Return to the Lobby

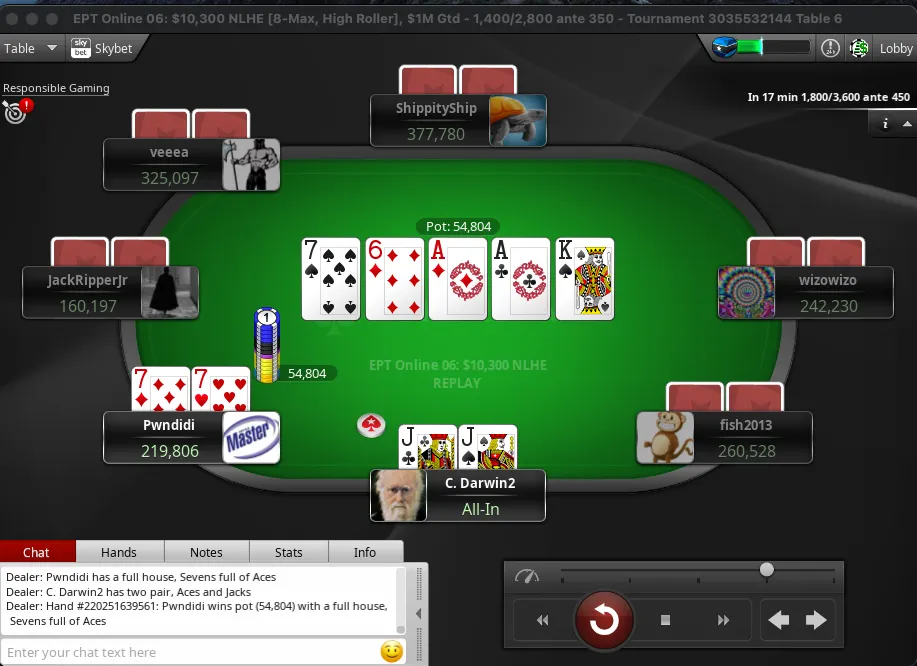(x=895, y=48)
